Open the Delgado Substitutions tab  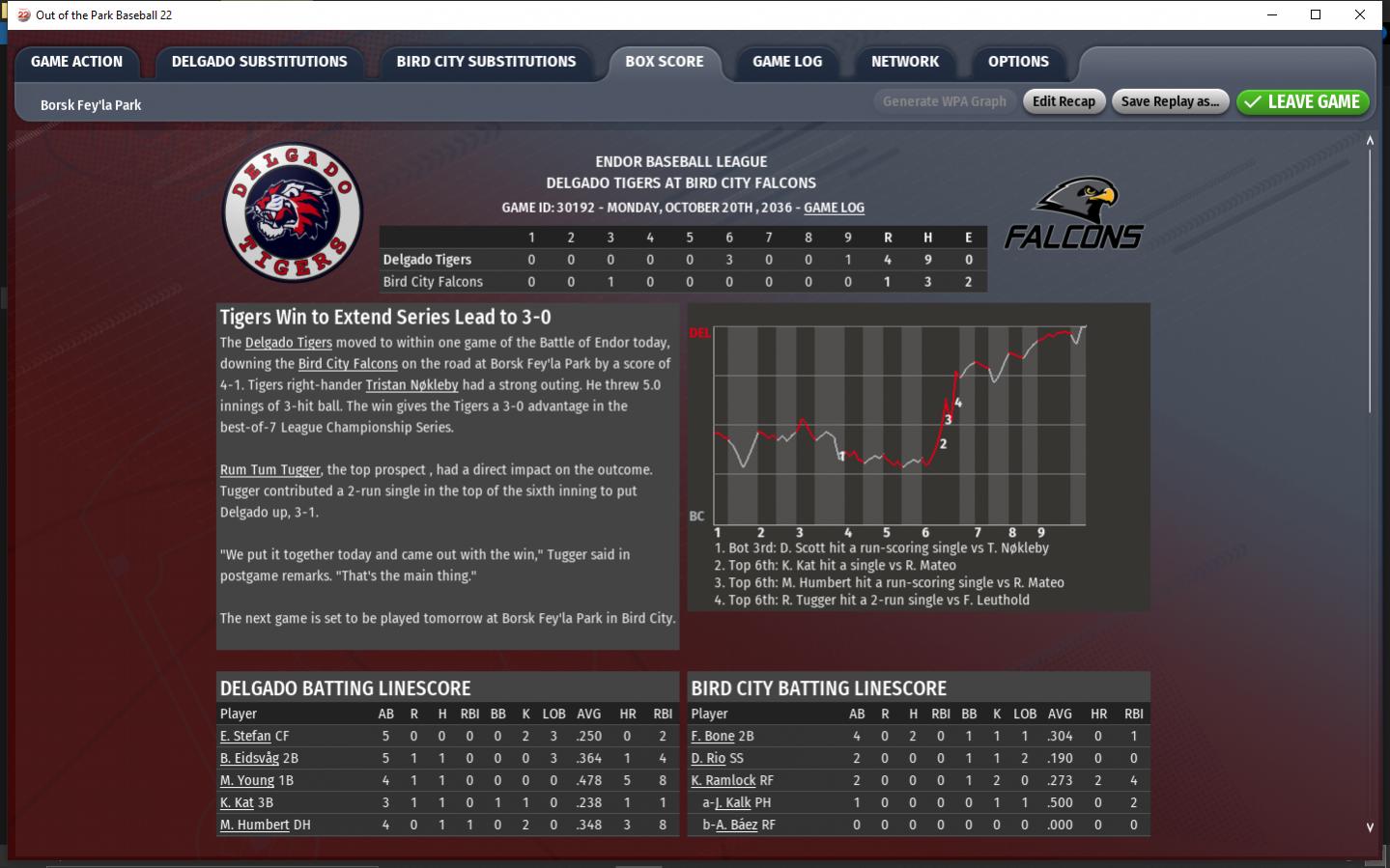click(259, 62)
